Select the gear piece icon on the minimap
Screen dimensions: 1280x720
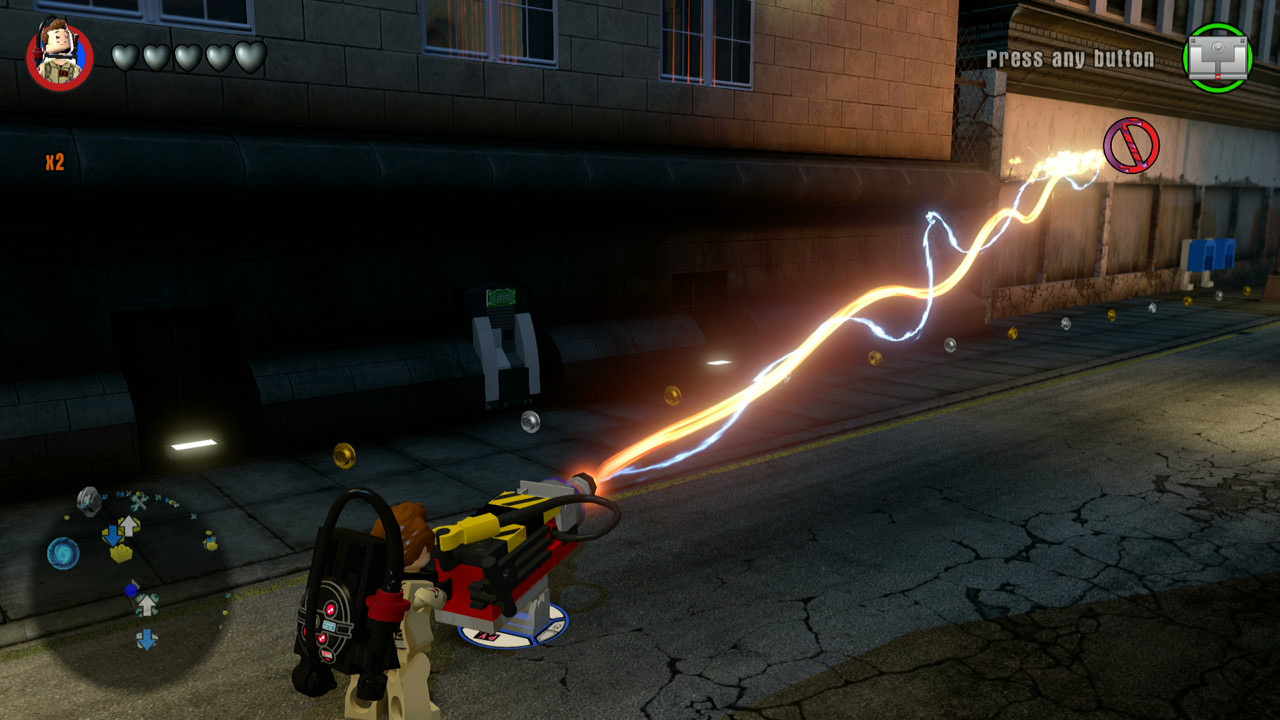pyautogui.click(x=88, y=500)
